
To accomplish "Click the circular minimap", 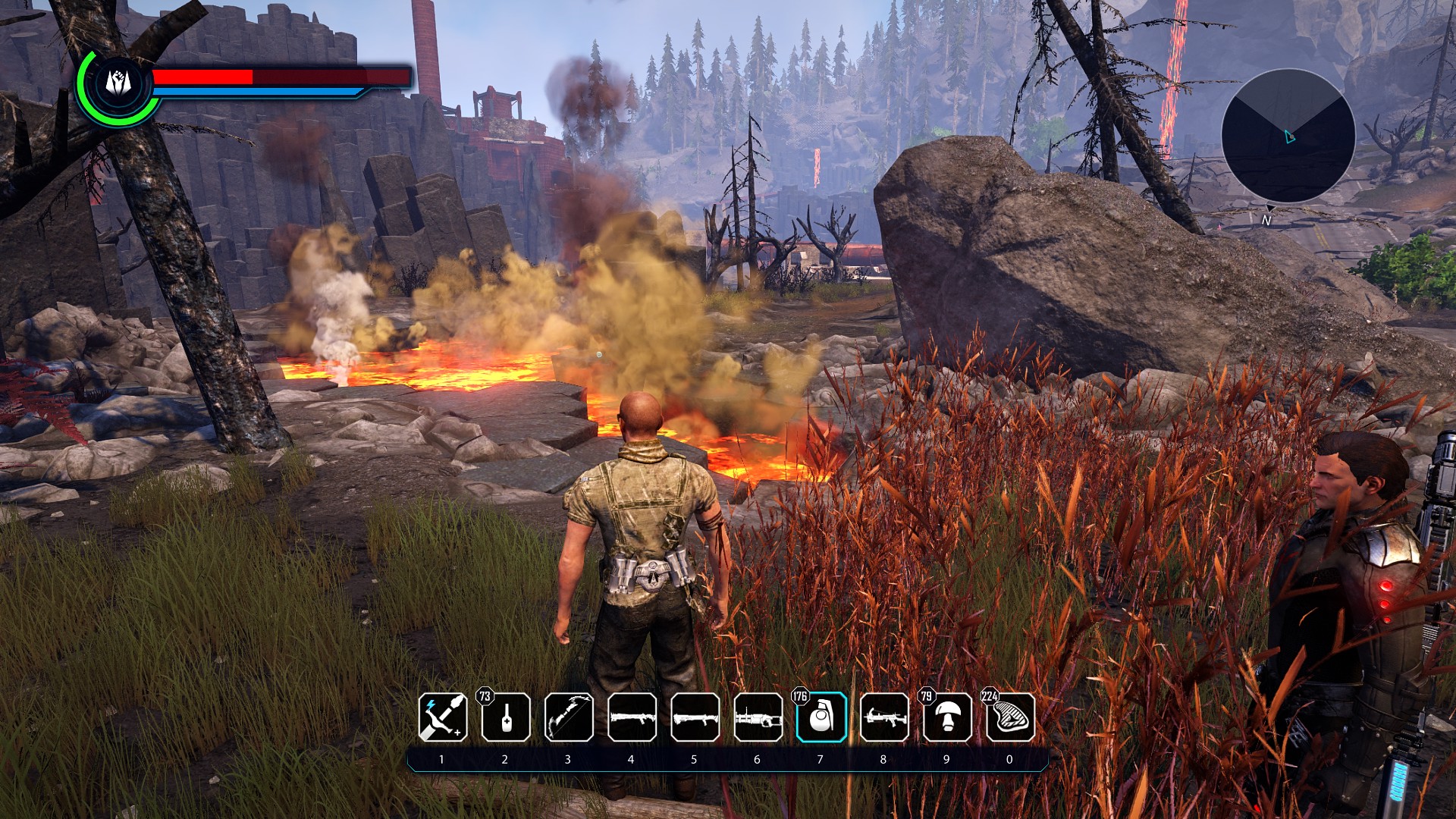I will click(x=1288, y=136).
